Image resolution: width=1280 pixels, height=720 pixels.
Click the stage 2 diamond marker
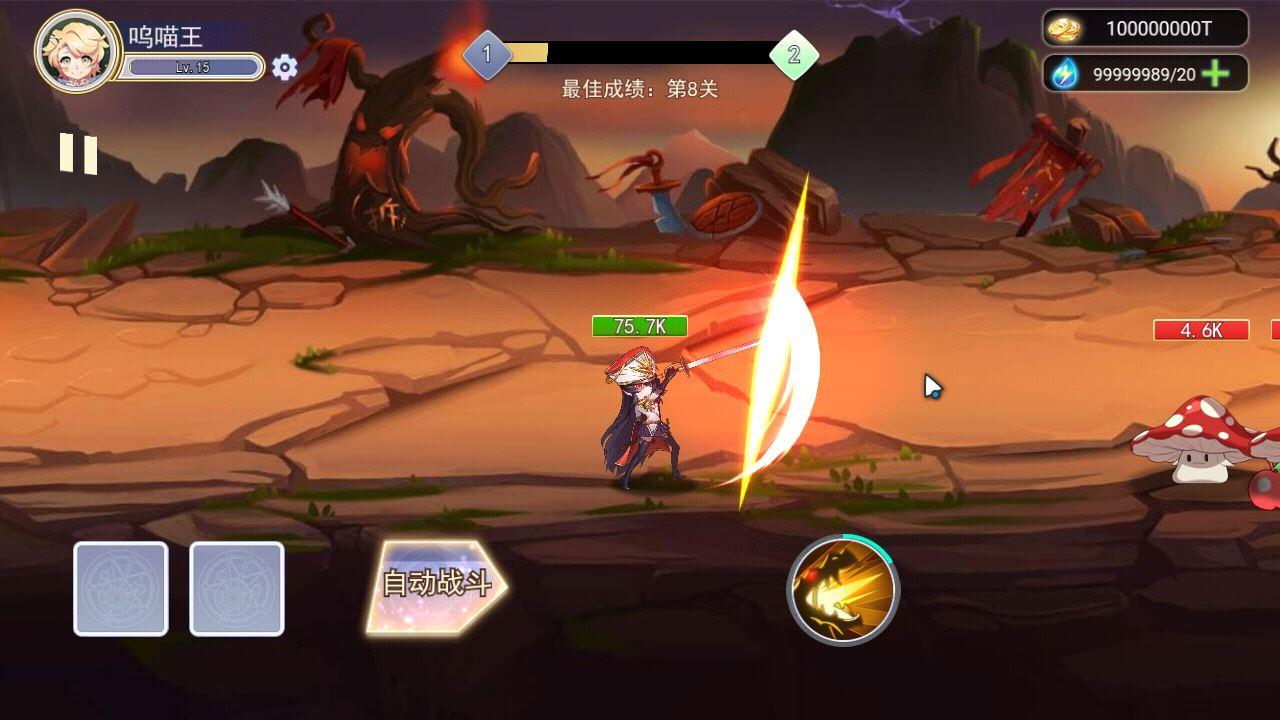point(795,56)
